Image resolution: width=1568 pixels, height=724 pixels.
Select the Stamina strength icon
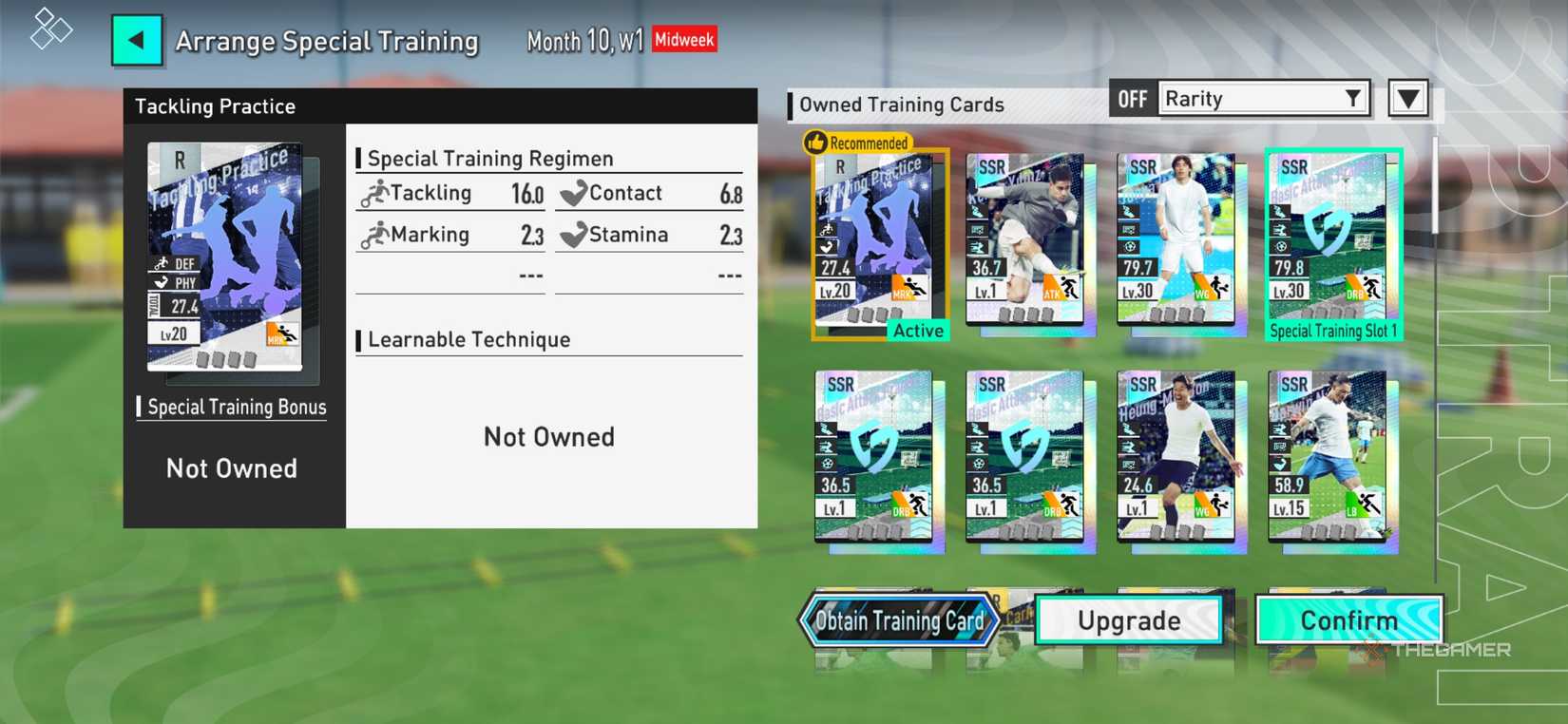point(573,235)
